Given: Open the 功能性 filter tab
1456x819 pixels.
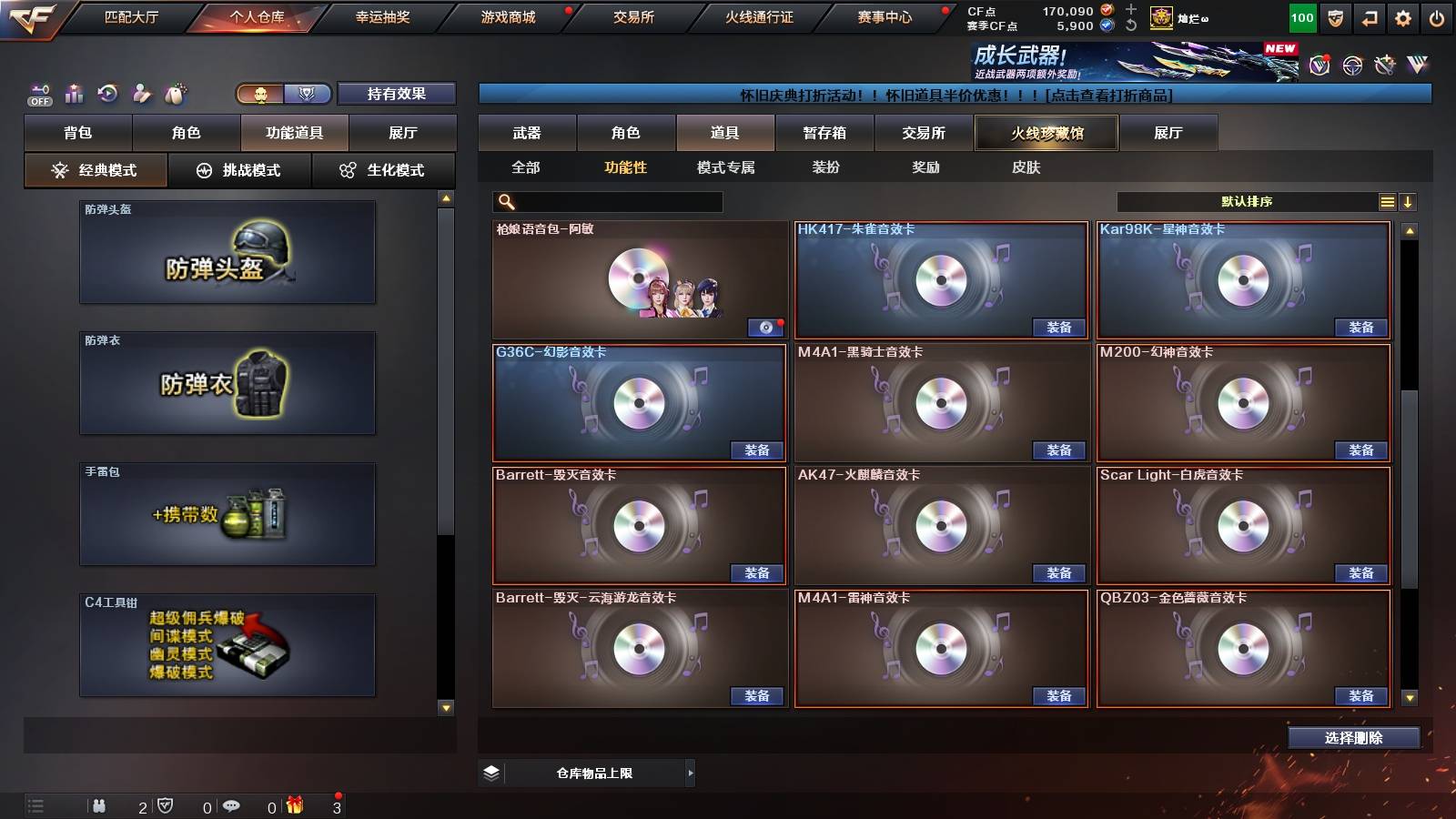Looking at the screenshot, I should click(x=625, y=167).
